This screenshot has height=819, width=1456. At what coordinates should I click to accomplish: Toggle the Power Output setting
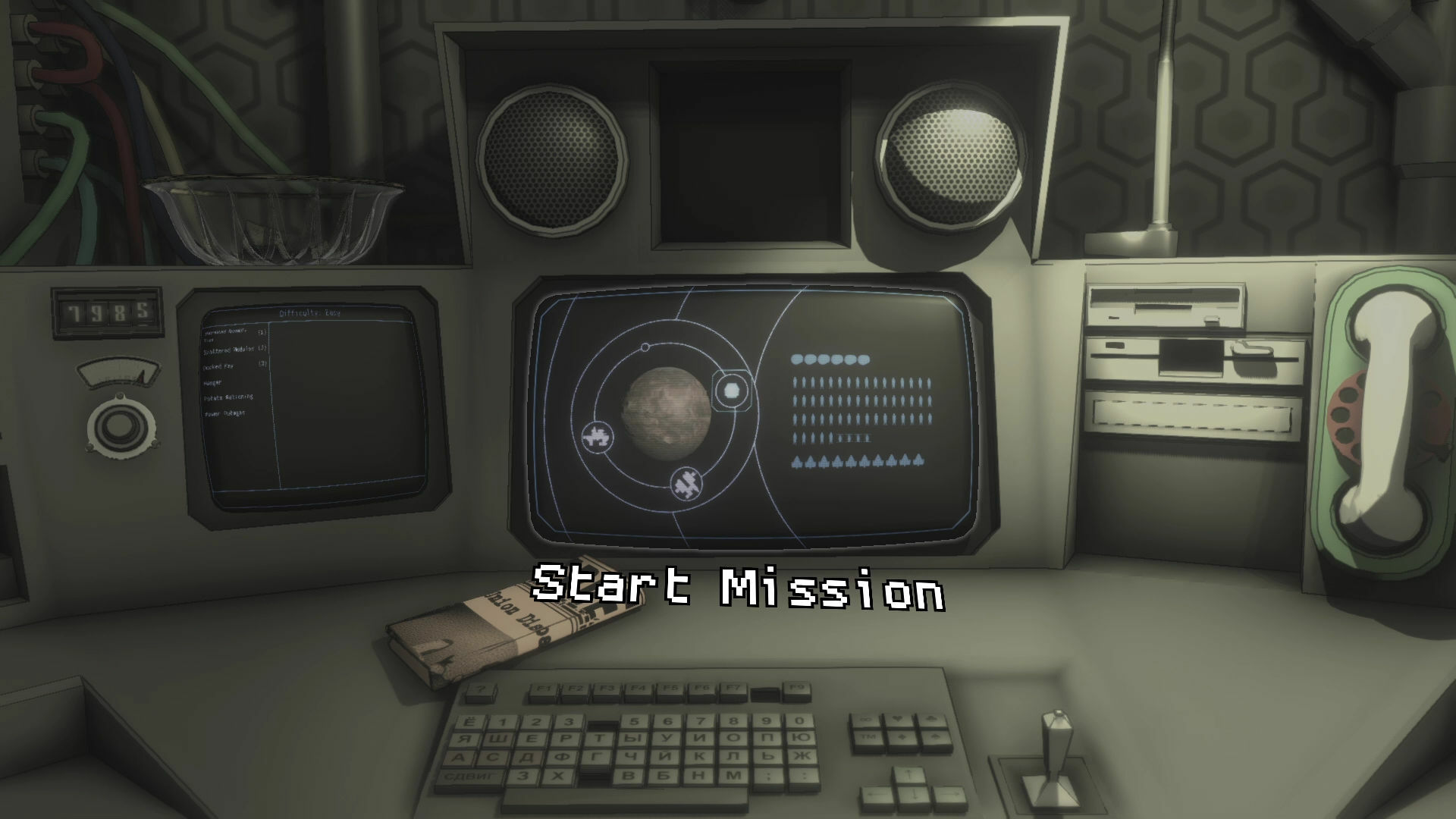coord(225,414)
